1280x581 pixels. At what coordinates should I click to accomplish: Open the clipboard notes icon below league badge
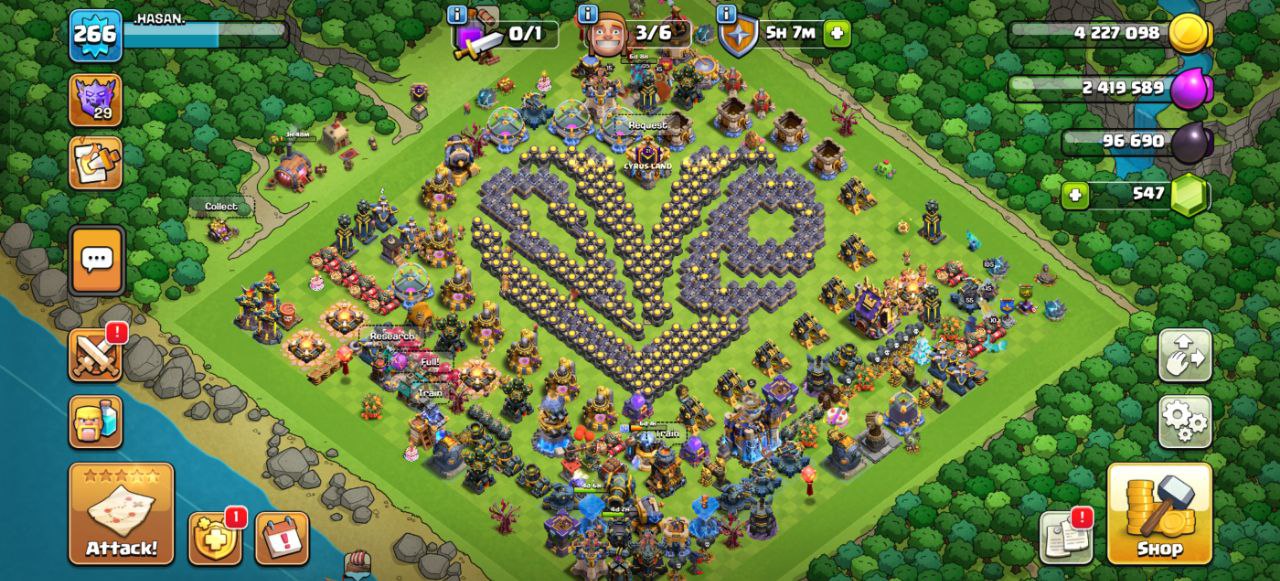tap(96, 163)
